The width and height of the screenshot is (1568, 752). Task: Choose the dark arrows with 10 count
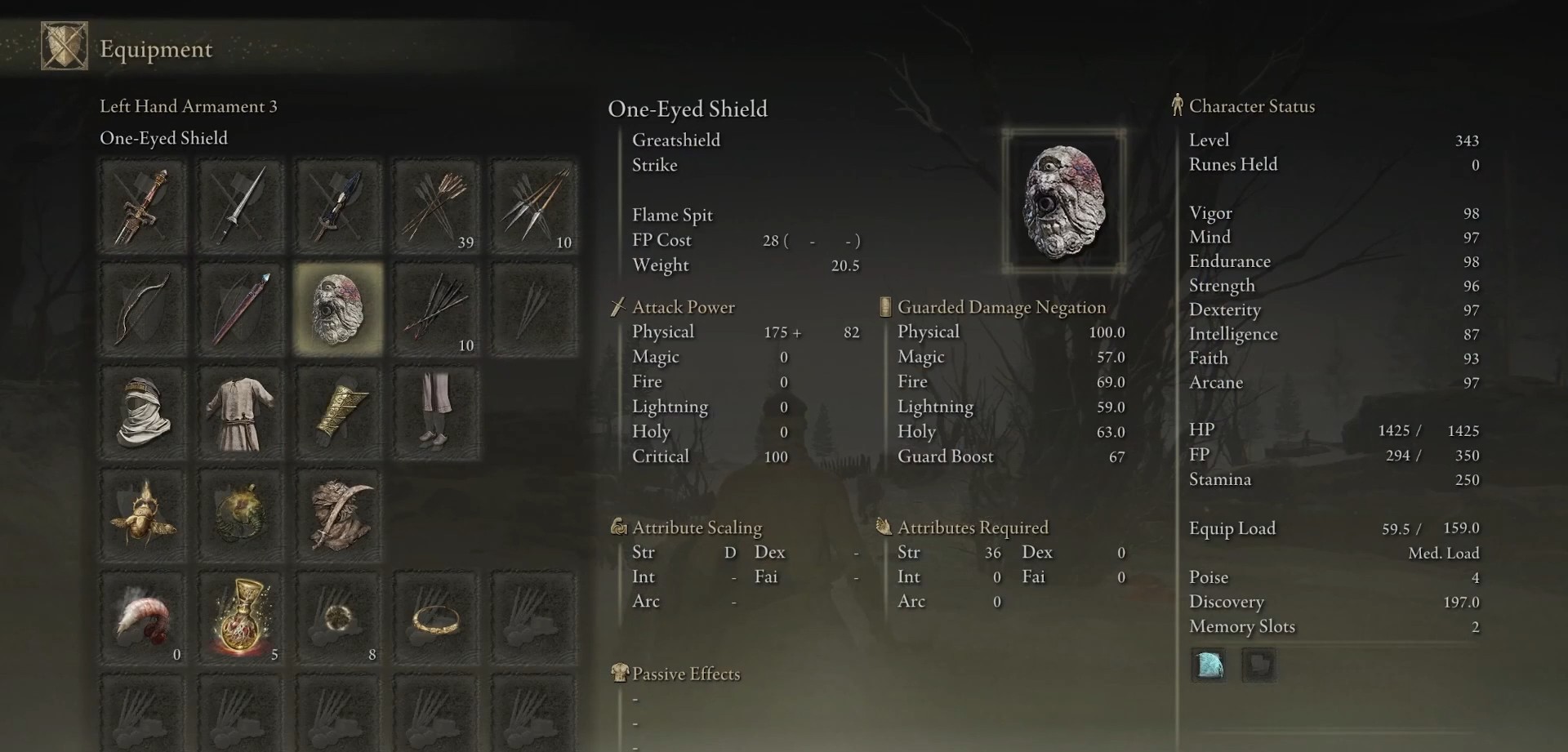[437, 309]
